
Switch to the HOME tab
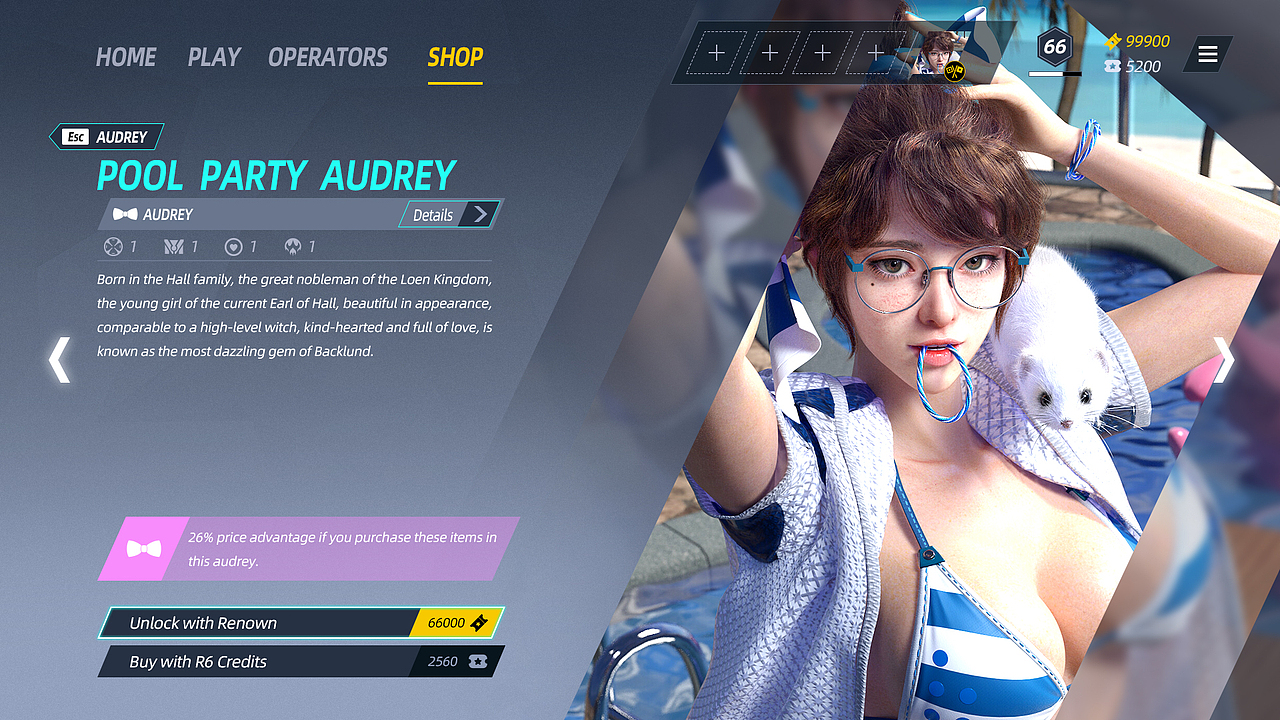pyautogui.click(x=126, y=58)
